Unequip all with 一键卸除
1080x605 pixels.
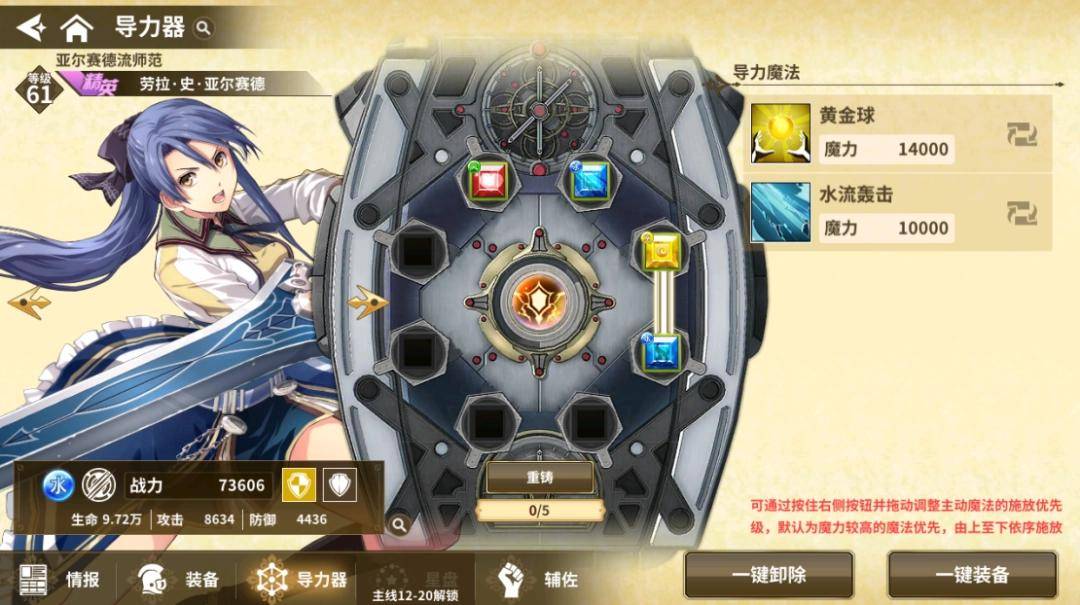click(x=768, y=575)
